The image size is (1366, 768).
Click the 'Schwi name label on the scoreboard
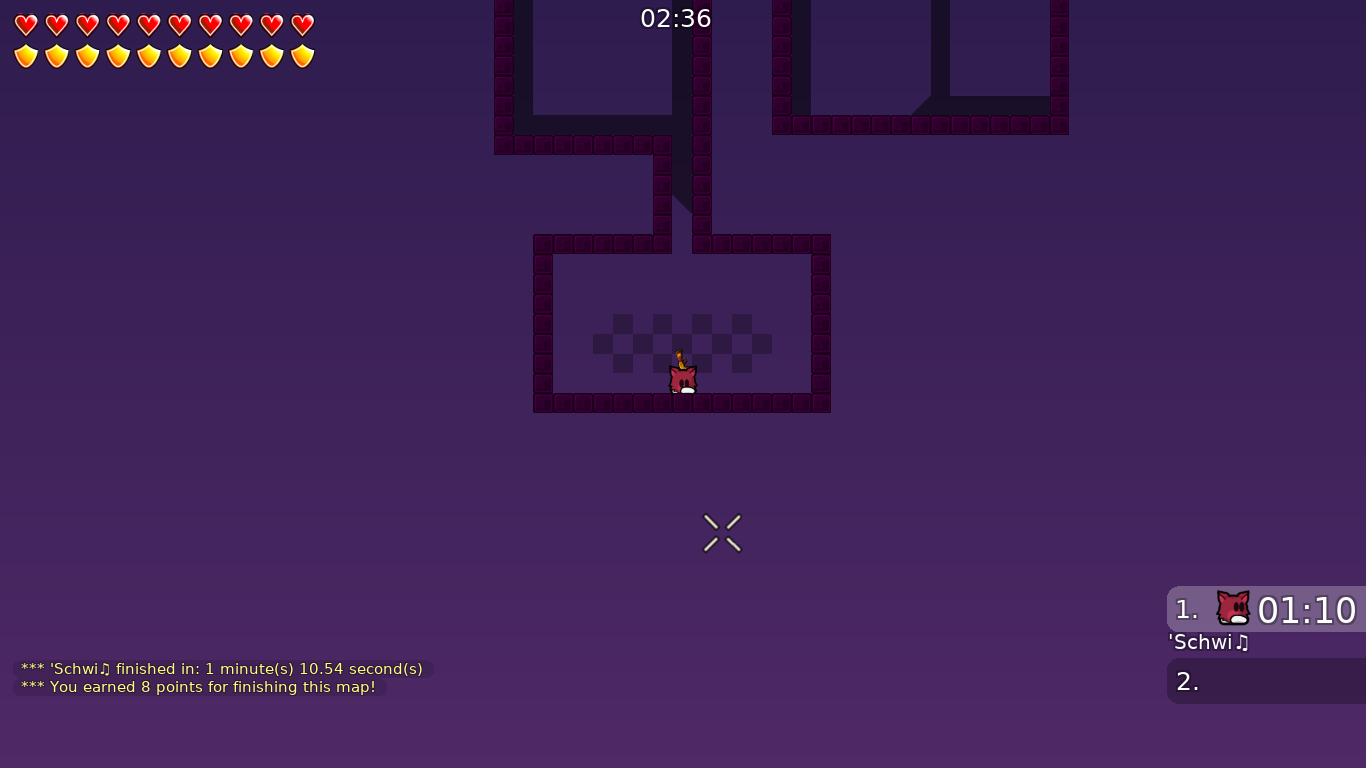click(1203, 643)
